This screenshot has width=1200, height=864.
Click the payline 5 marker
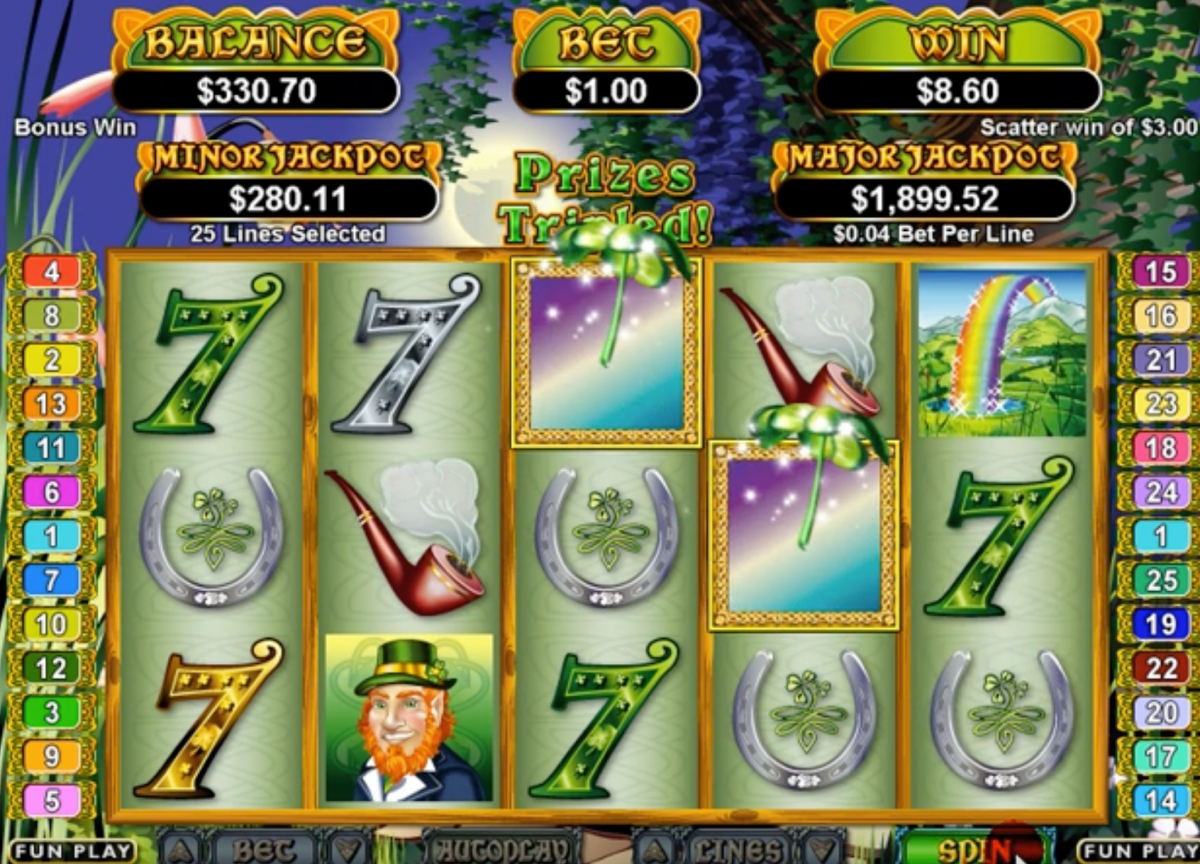point(51,801)
